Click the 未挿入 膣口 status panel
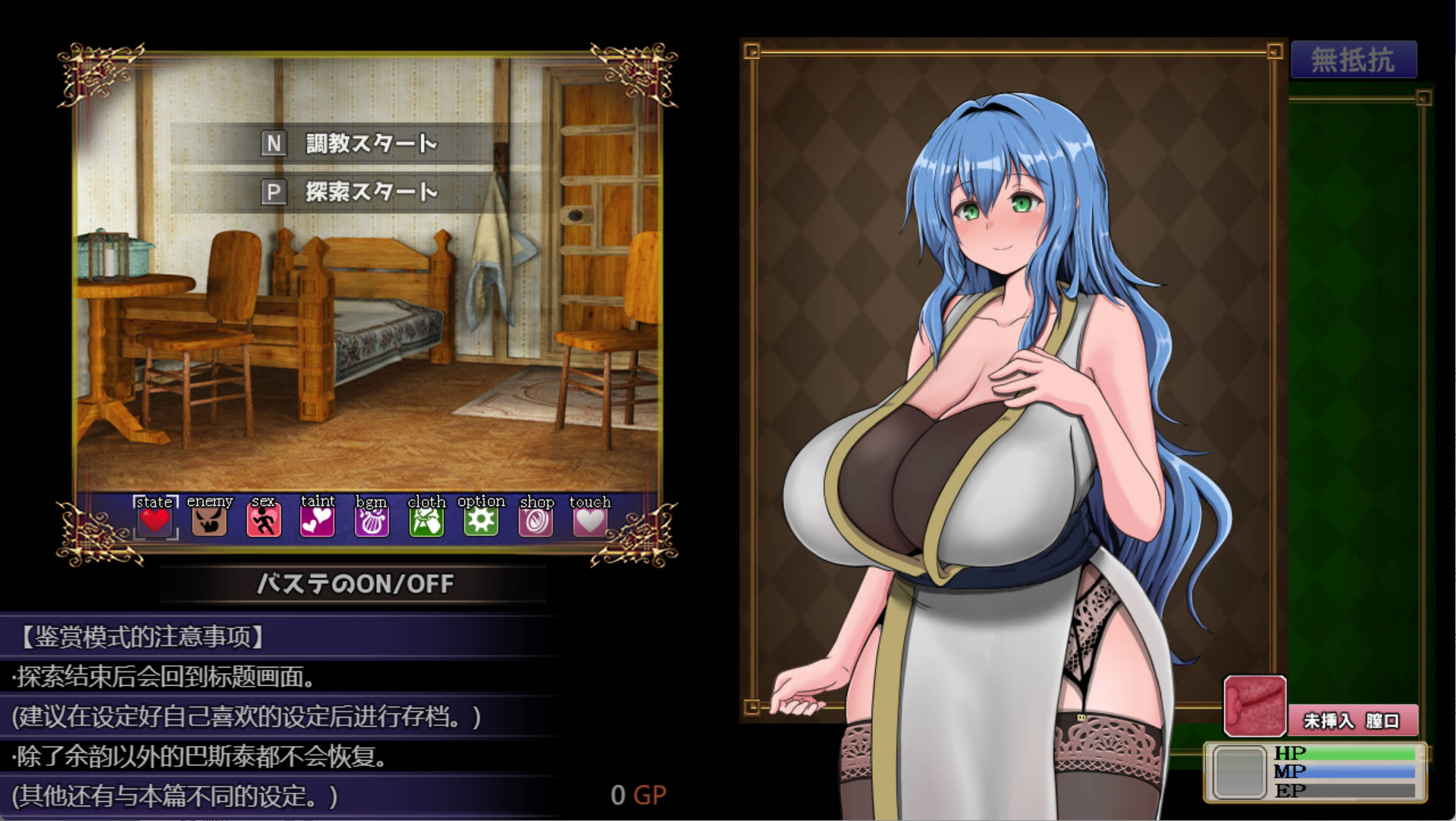1456x821 pixels. tap(1350, 720)
